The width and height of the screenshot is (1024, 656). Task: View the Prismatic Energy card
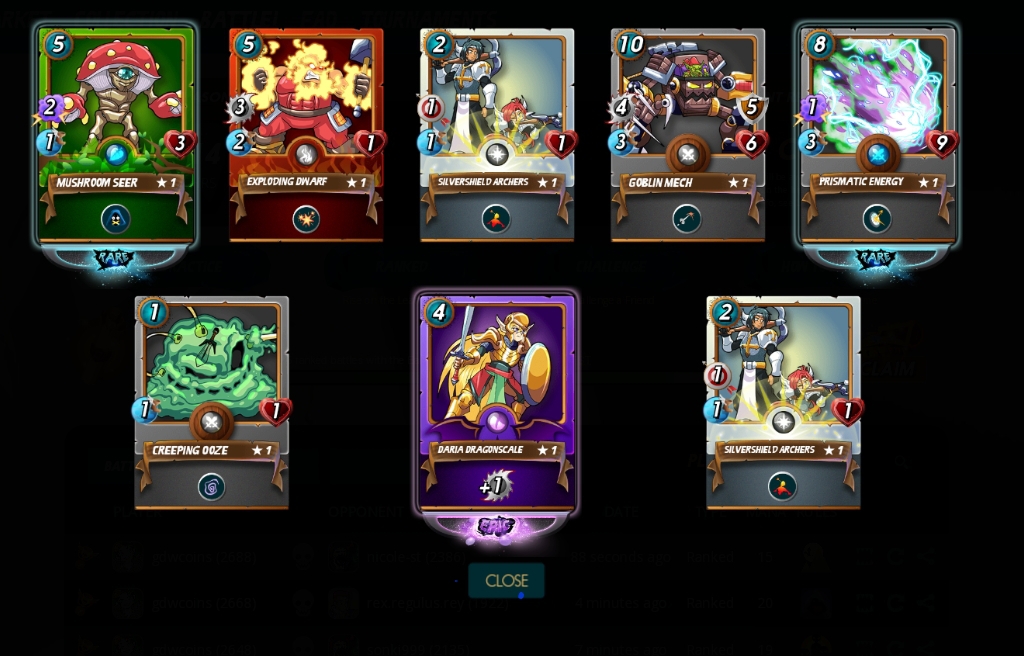(878, 135)
